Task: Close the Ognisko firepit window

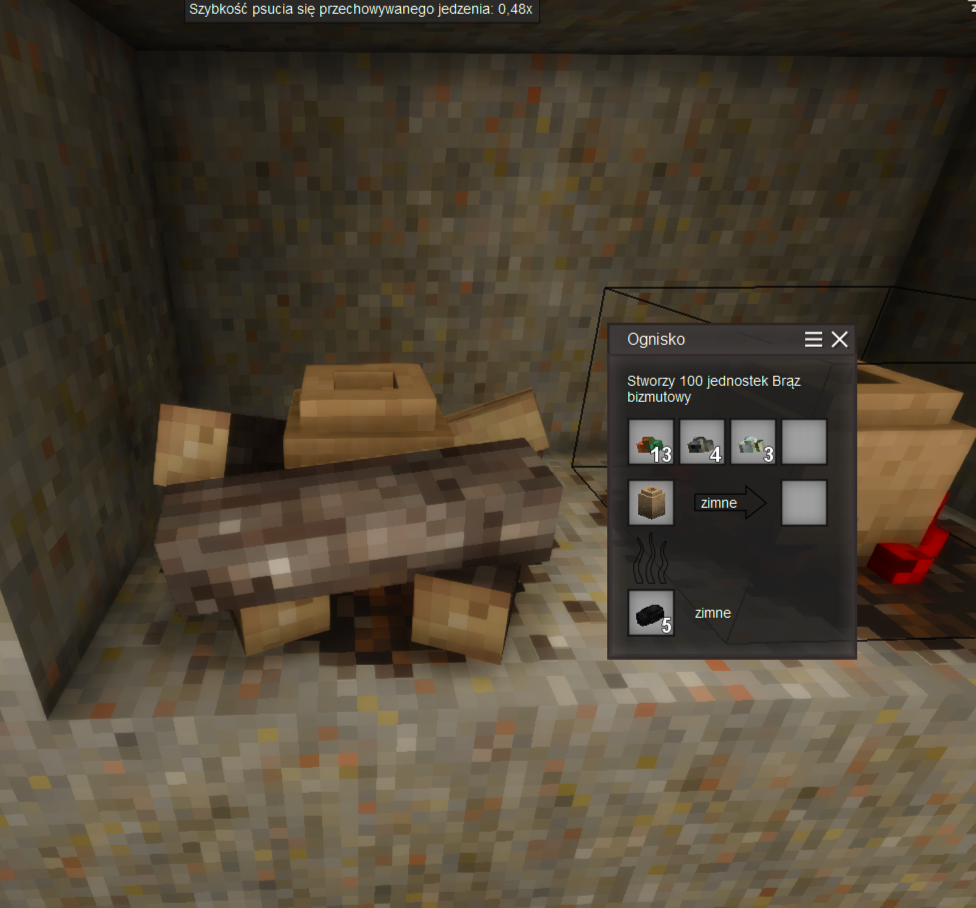Action: tap(839, 340)
